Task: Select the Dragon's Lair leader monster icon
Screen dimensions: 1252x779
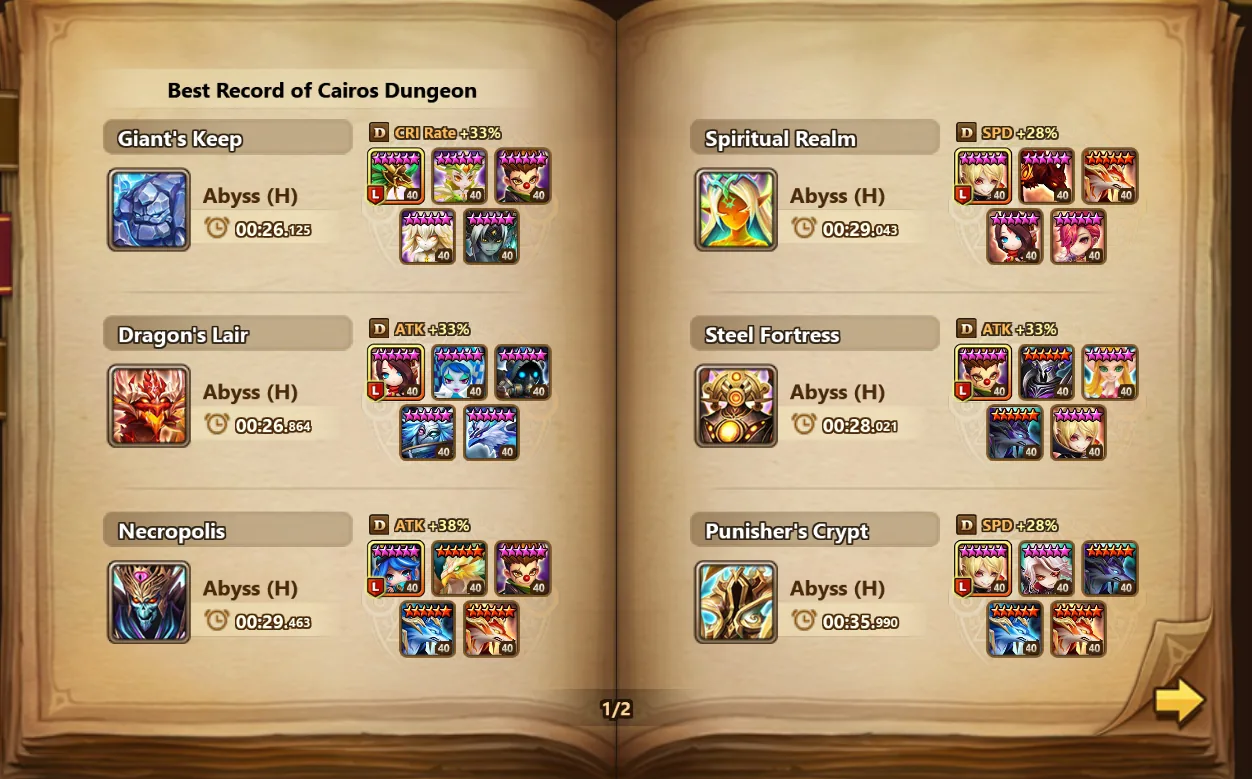Action: 396,372
